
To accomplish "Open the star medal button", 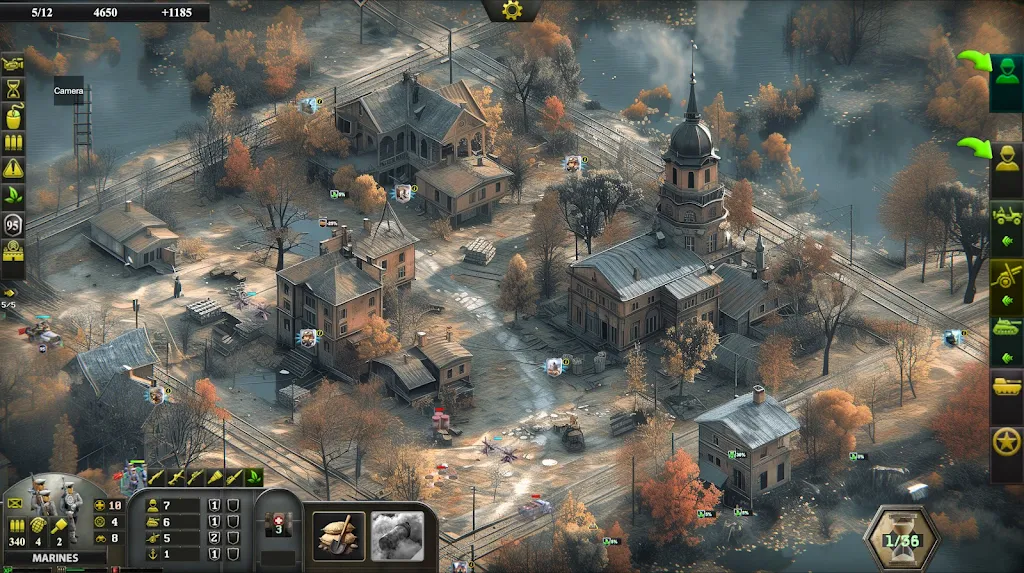I will point(1006,441).
